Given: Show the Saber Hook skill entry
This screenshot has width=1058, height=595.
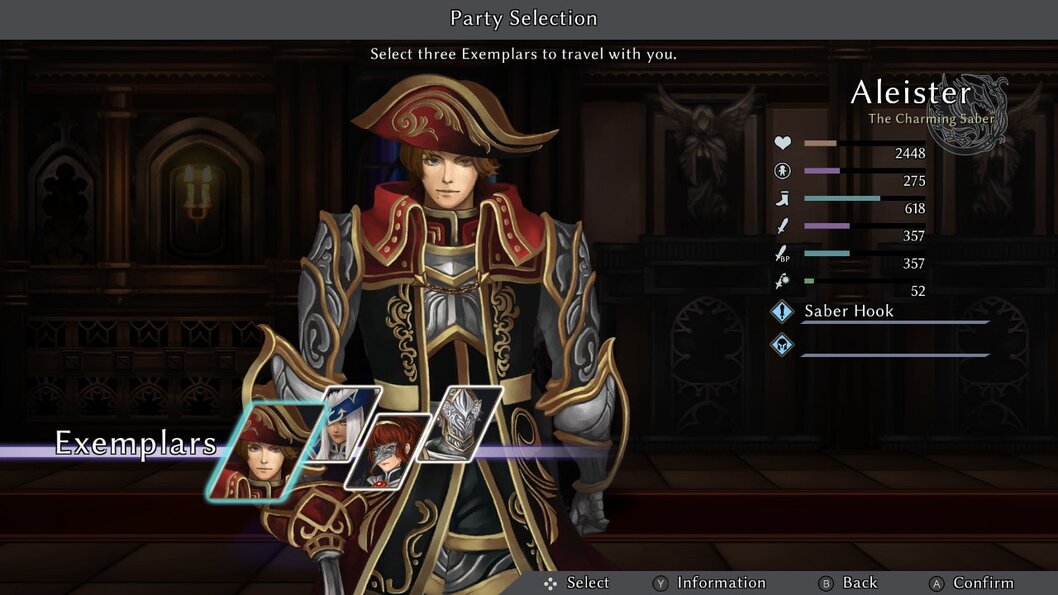Looking at the screenshot, I should 849,312.
